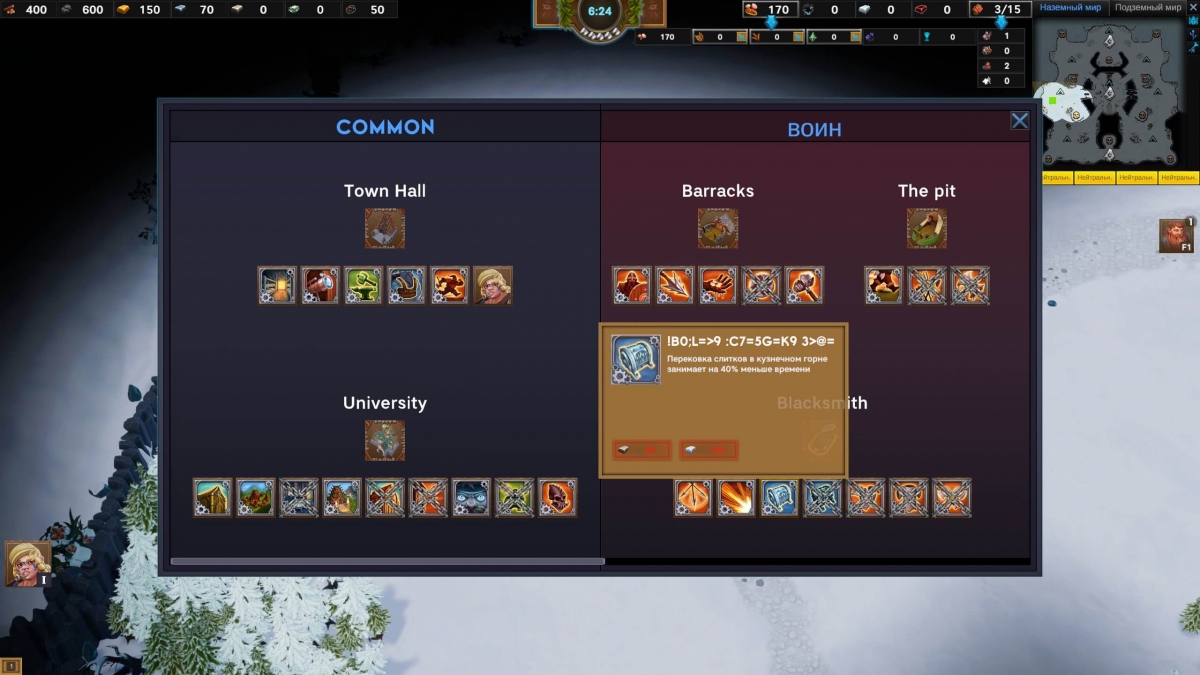Select the blonde dwarf unit icon in Town Hall

click(x=492, y=285)
